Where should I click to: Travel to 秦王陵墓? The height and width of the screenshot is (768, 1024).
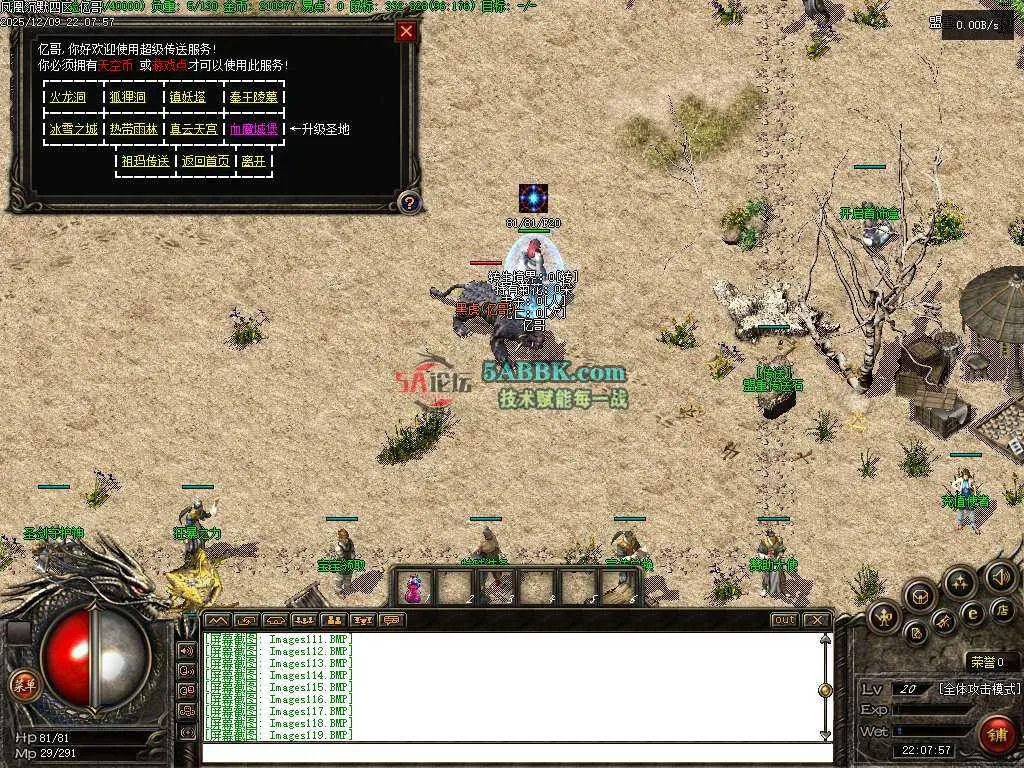tap(253, 97)
